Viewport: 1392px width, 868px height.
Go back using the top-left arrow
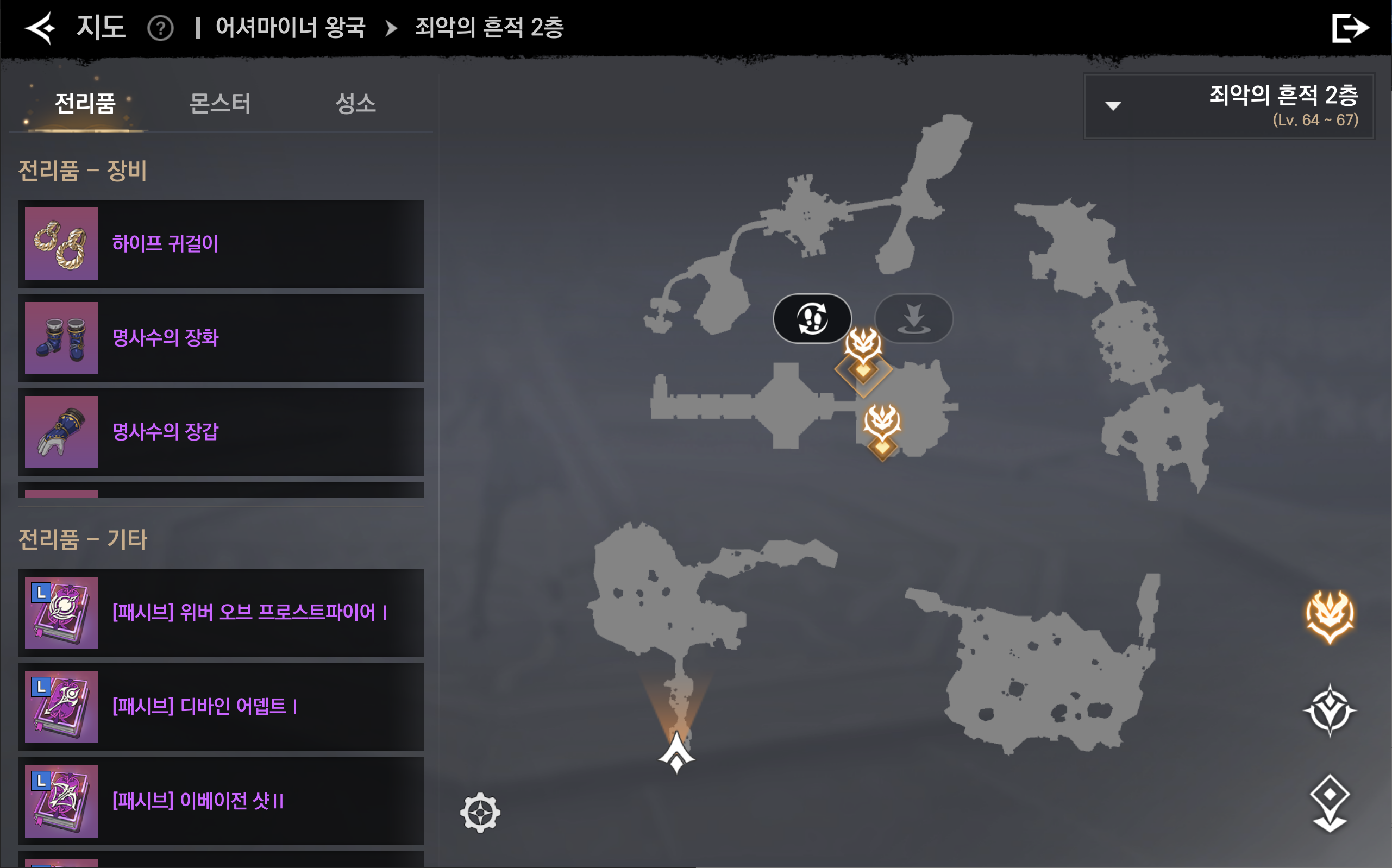pos(40,28)
